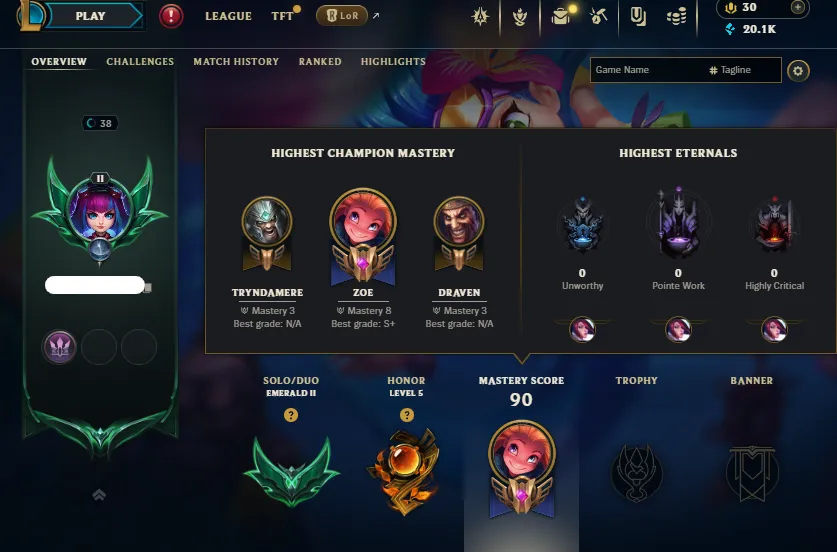Select the Tryndamere mastery portrait
This screenshot has width=837, height=552.
point(267,227)
